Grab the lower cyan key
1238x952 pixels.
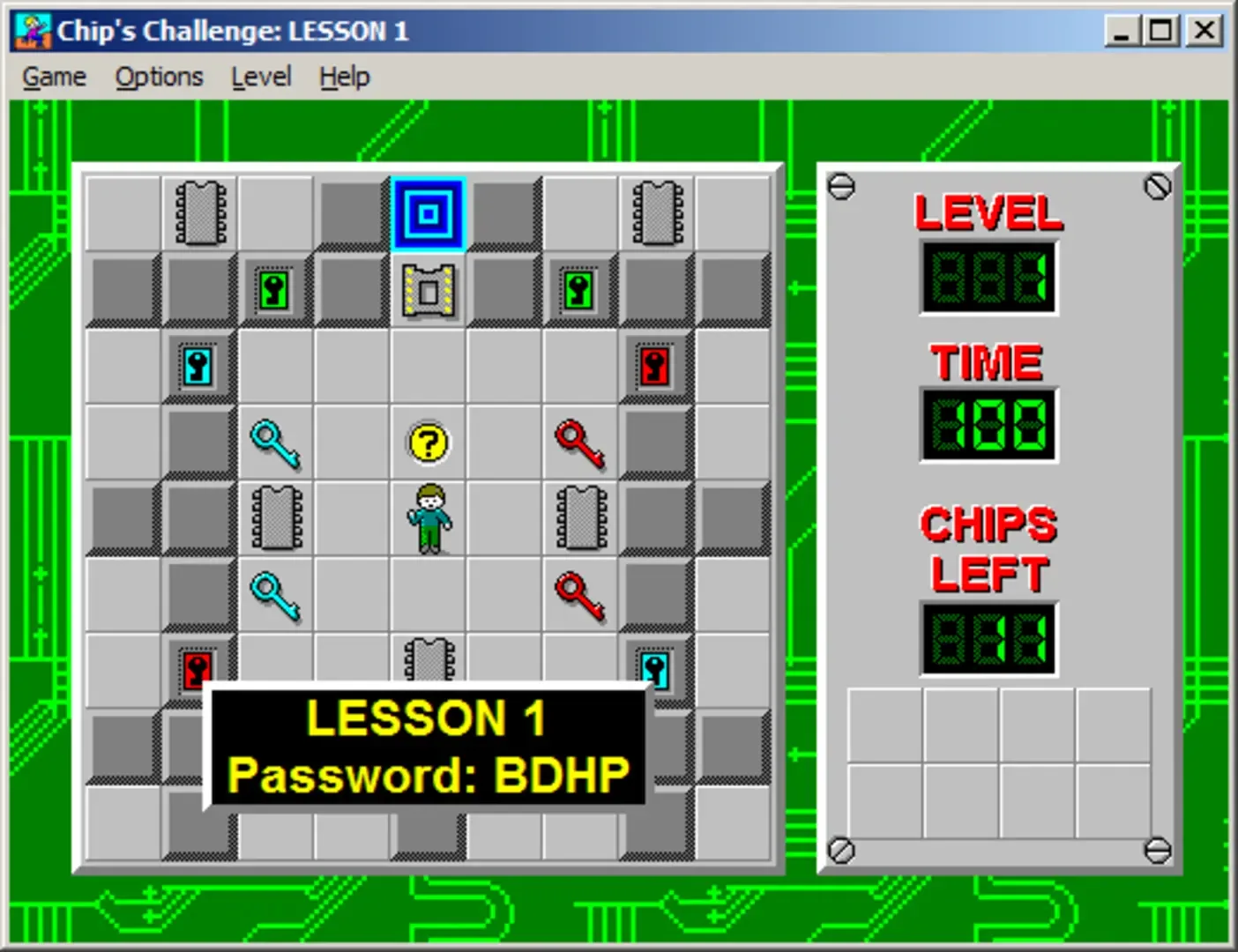coord(275,595)
